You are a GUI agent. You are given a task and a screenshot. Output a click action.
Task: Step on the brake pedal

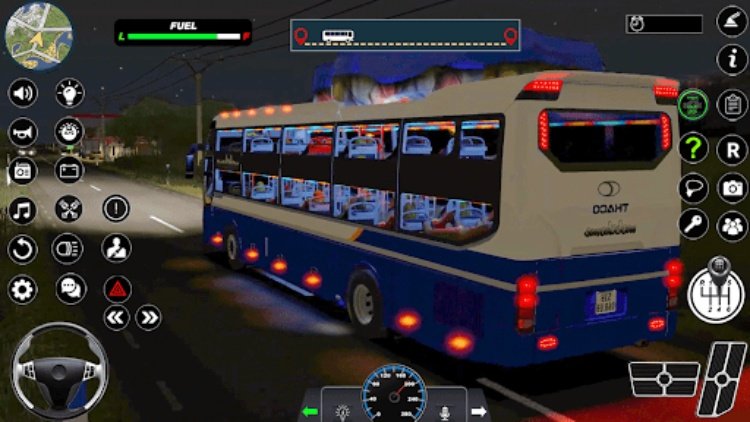(x=663, y=380)
